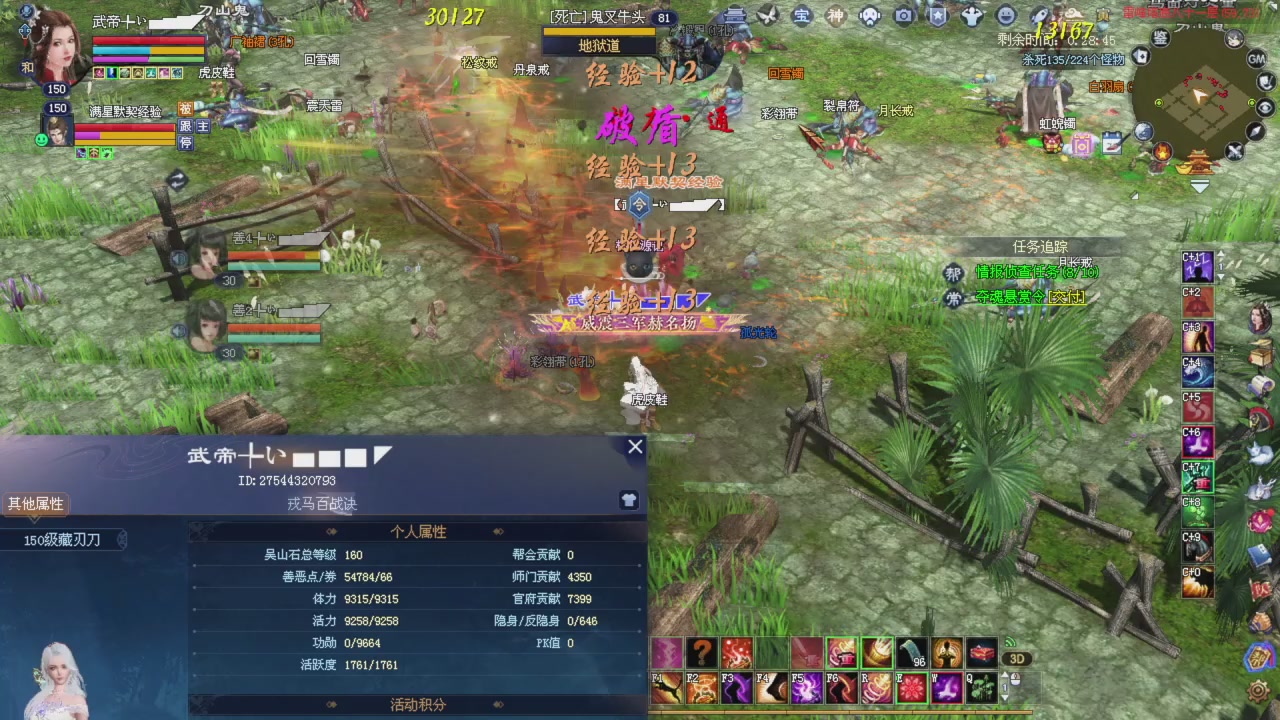1280x720 pixels.
Task: Open the 宝 treasure icon in the top bar
Action: [801, 17]
